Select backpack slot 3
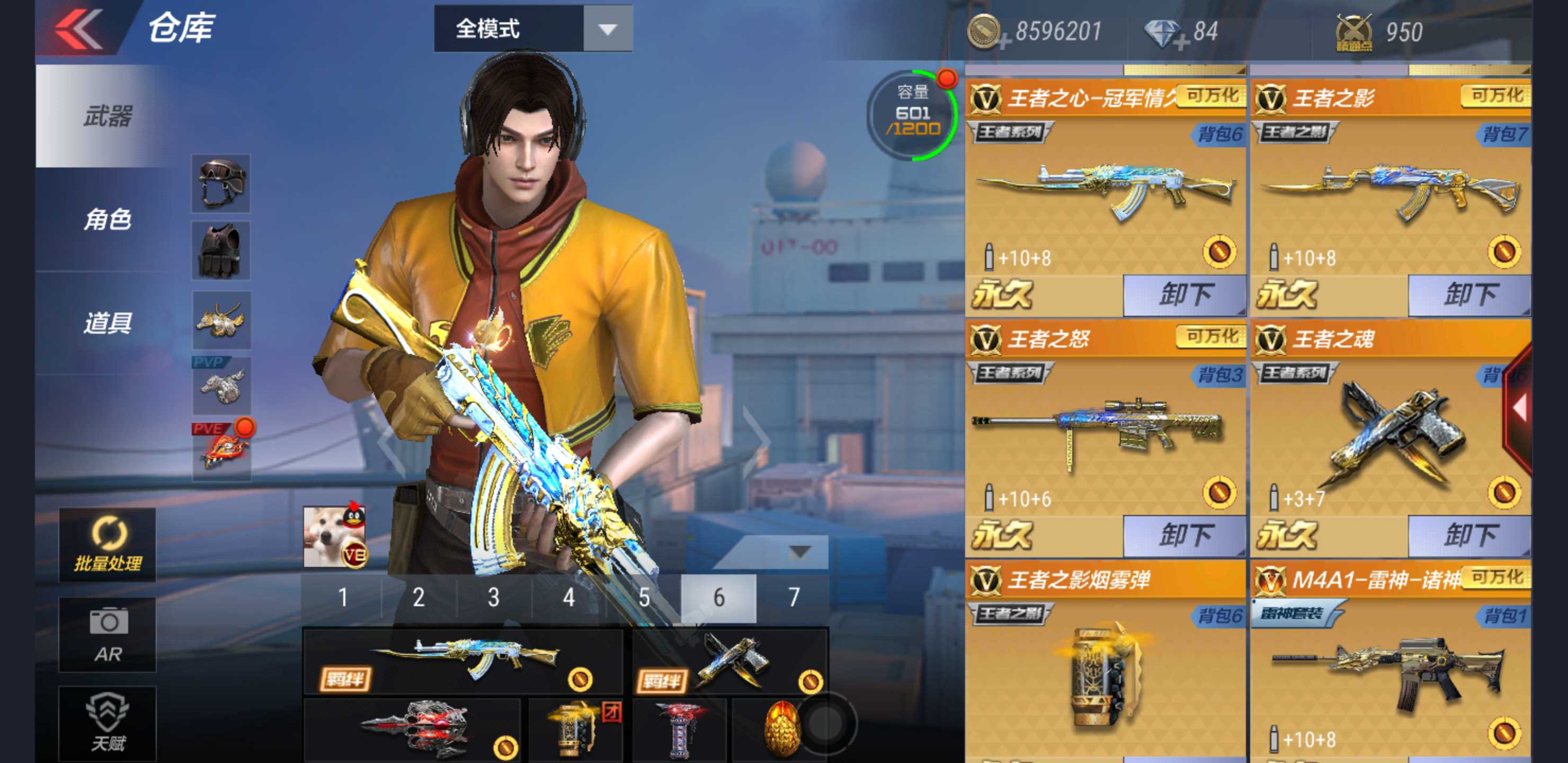This screenshot has height=763, width=1568. (x=493, y=599)
